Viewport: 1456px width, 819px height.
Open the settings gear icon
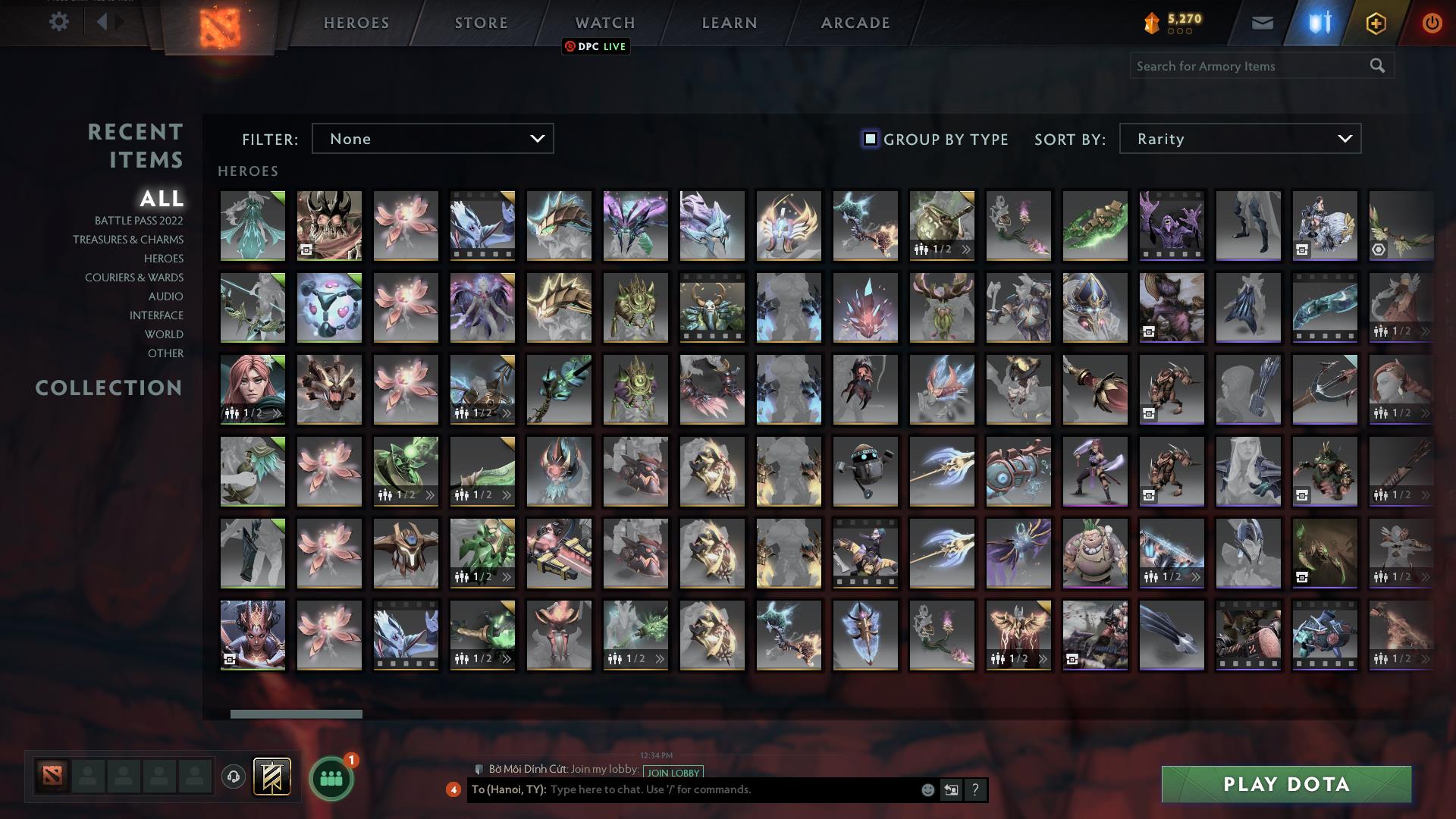click(x=58, y=22)
